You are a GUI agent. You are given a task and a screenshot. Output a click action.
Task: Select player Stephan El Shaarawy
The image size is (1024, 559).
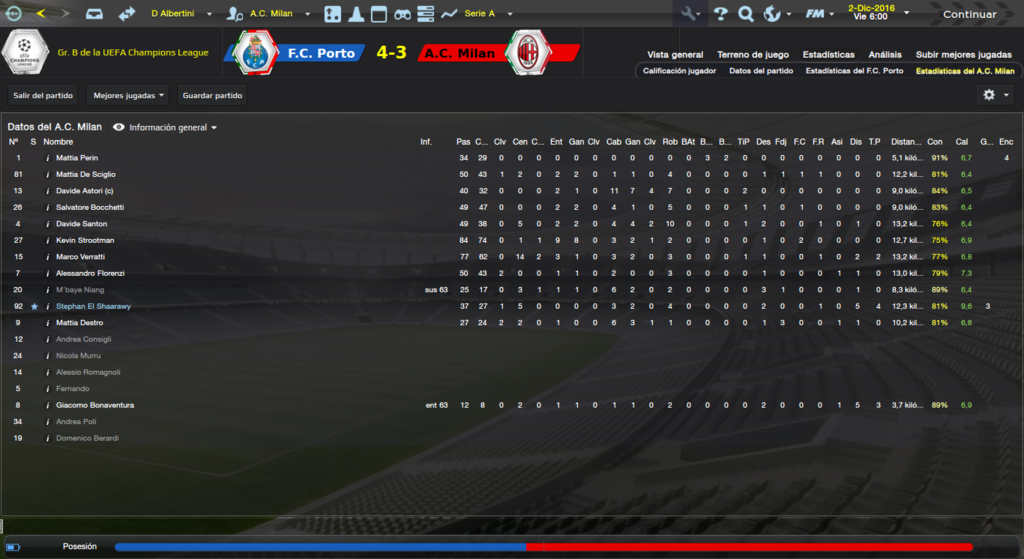(93, 306)
